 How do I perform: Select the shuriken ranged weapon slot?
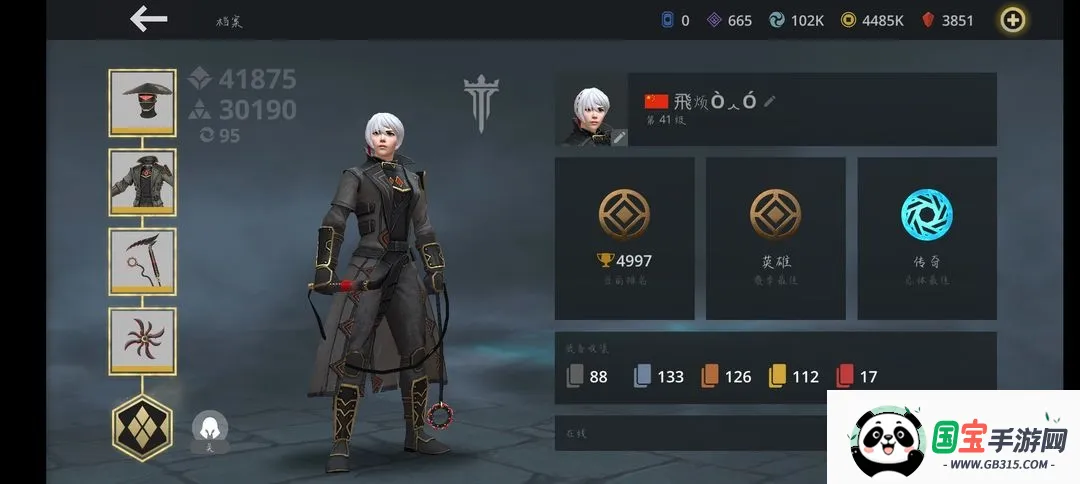pyautogui.click(x=142, y=340)
